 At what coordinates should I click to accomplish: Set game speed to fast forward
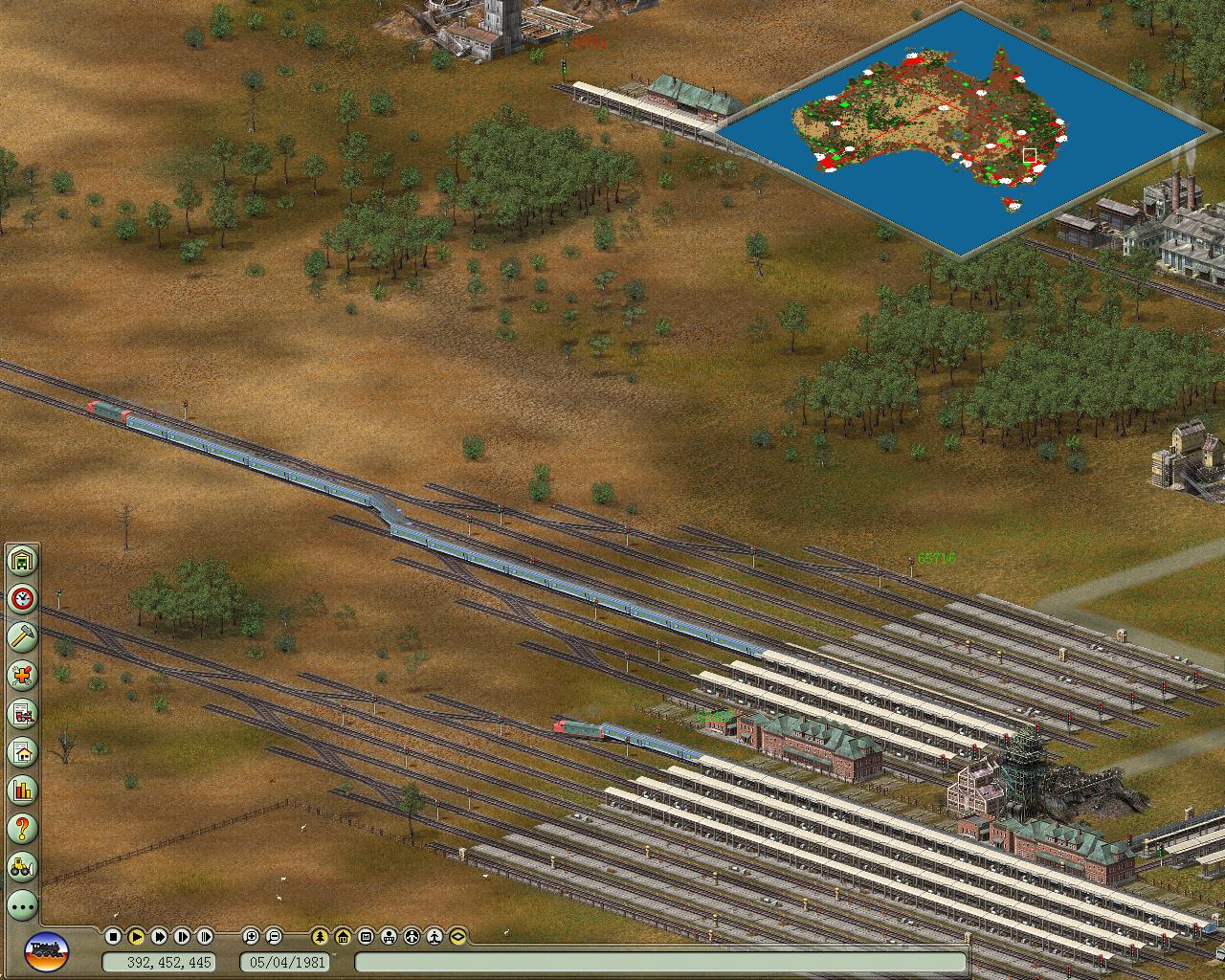159,937
